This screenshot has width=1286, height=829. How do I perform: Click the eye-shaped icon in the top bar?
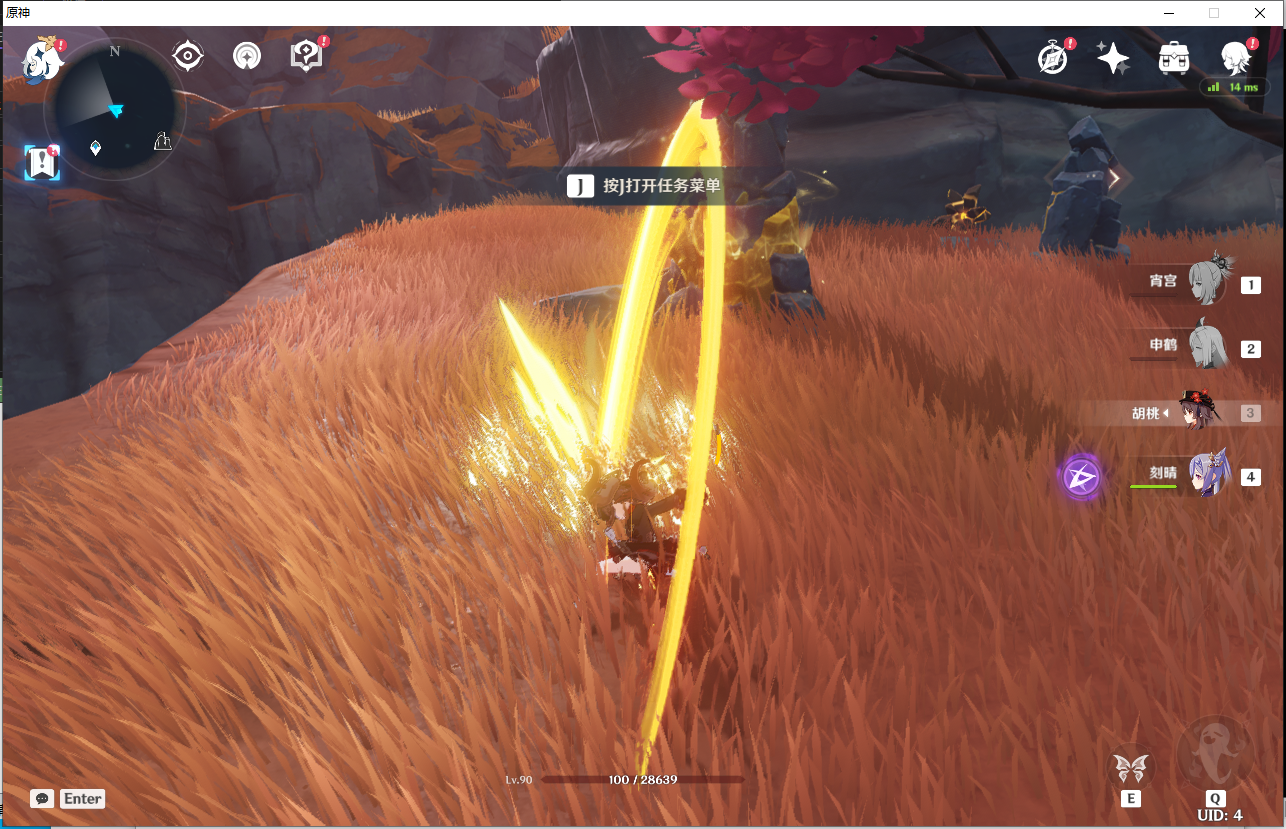pyautogui.click(x=188, y=56)
